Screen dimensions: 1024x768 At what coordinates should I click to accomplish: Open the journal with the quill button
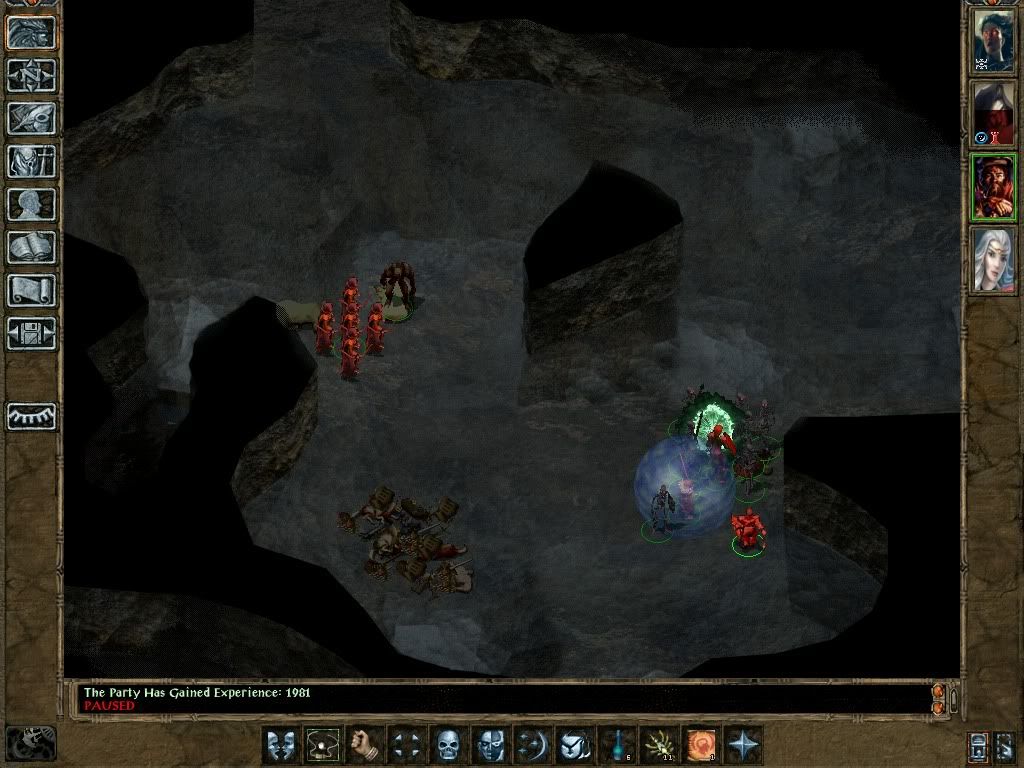click(32, 117)
